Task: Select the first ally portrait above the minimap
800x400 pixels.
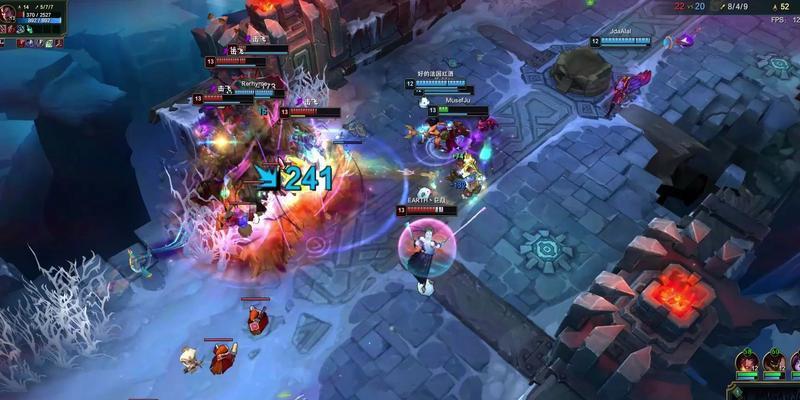Action: 746,361
